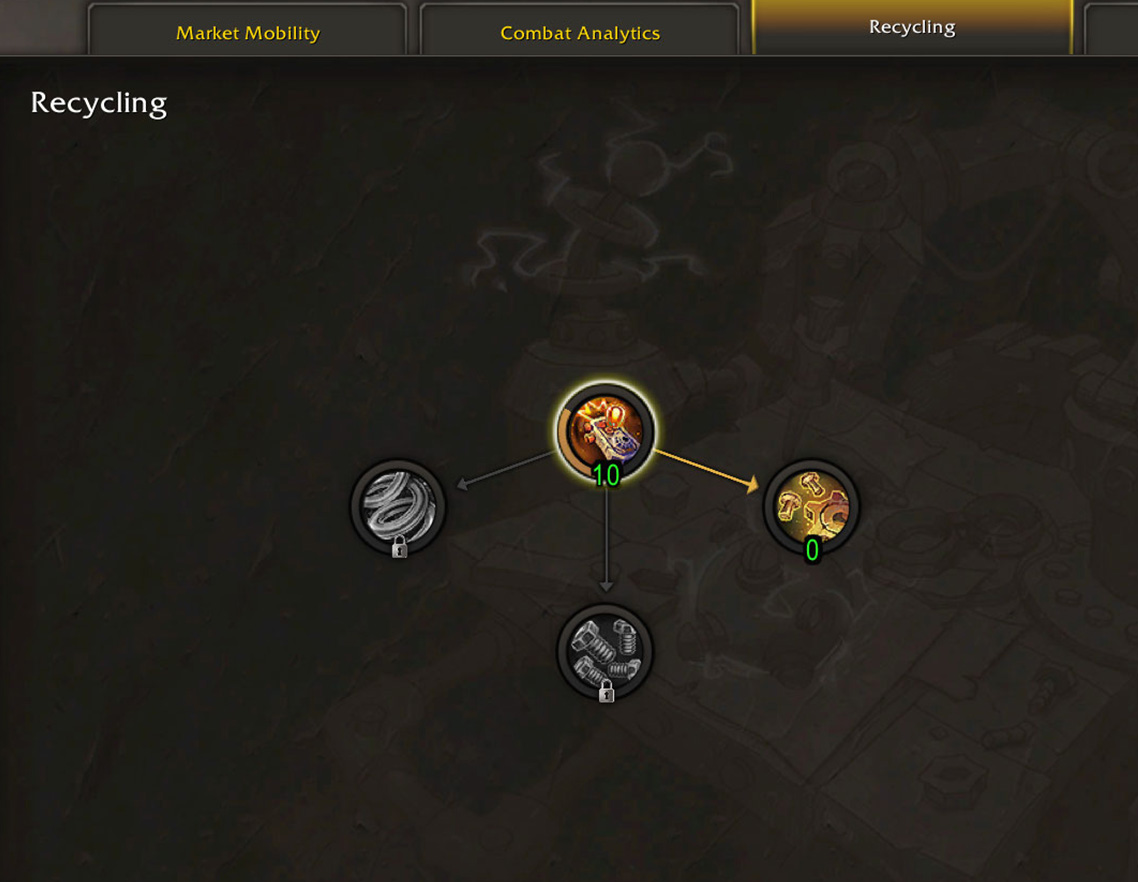The height and width of the screenshot is (882, 1138).
Task: Click the locked metal coils node
Action: tap(398, 506)
